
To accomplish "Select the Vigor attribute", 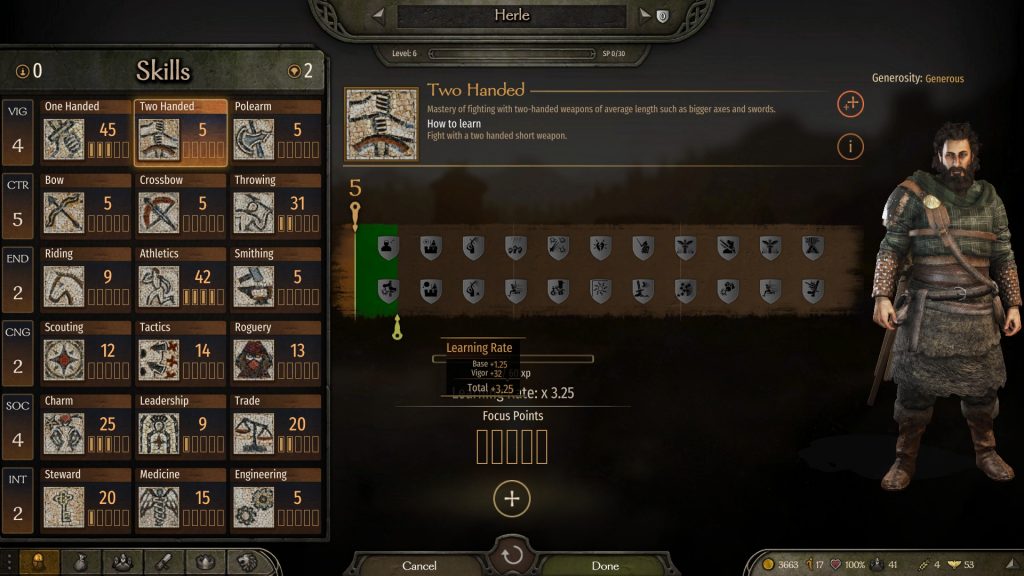I will (x=18, y=134).
